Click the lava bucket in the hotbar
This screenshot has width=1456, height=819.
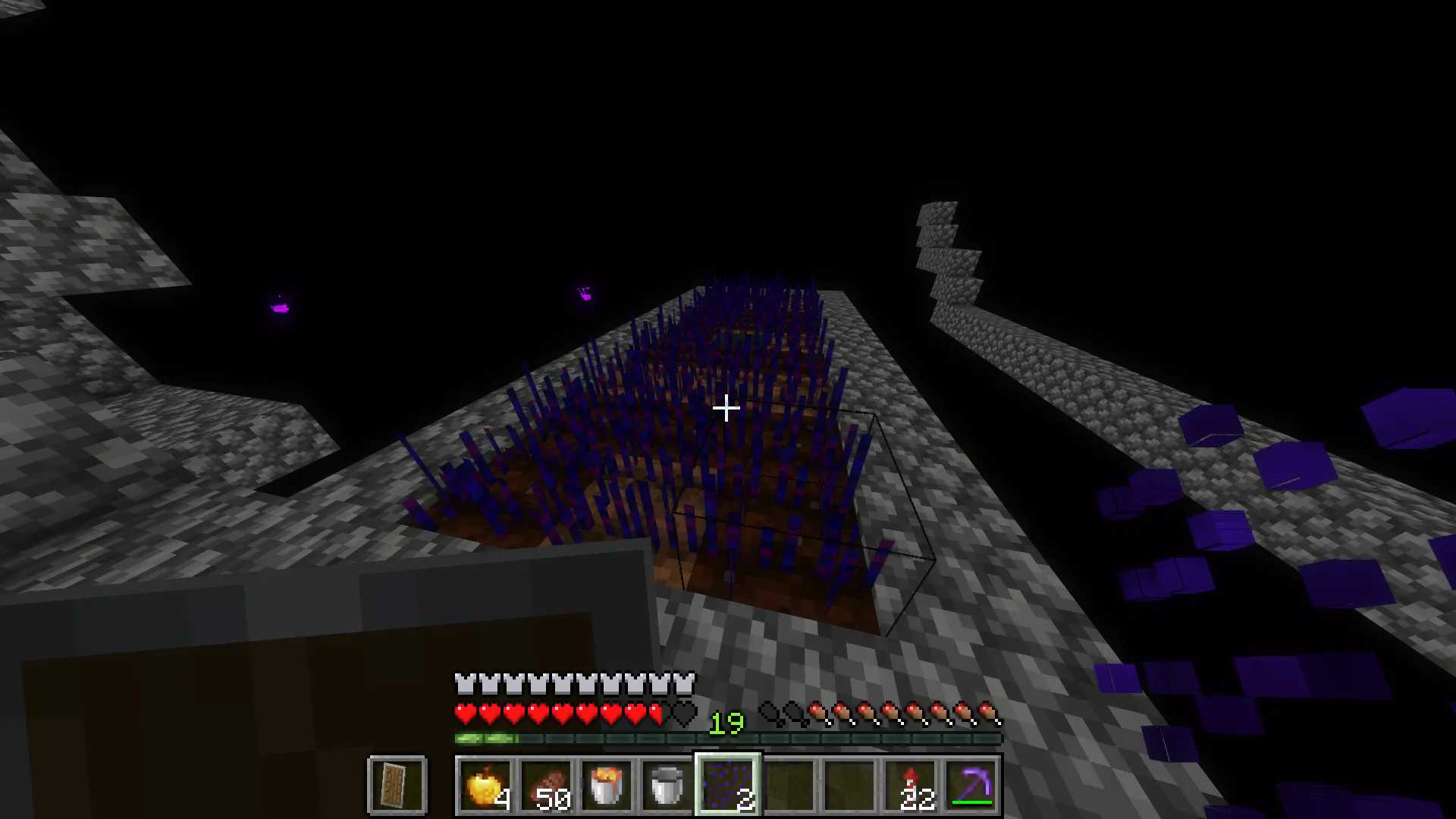[x=606, y=785]
